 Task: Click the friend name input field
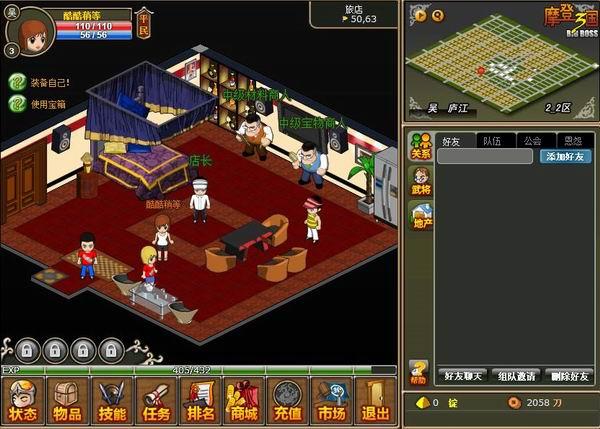[x=486, y=156]
